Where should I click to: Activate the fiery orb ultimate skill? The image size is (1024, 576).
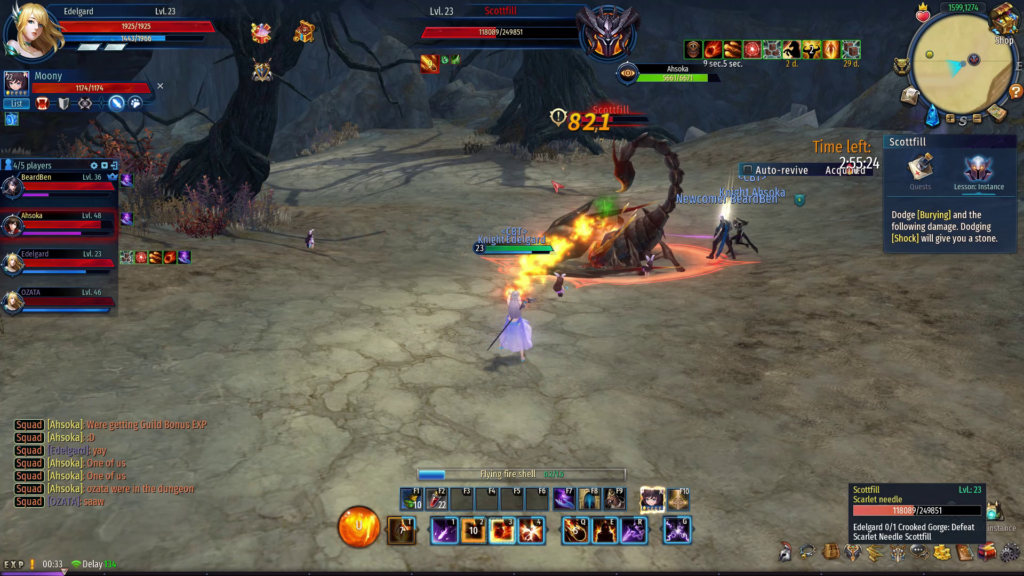(358, 528)
